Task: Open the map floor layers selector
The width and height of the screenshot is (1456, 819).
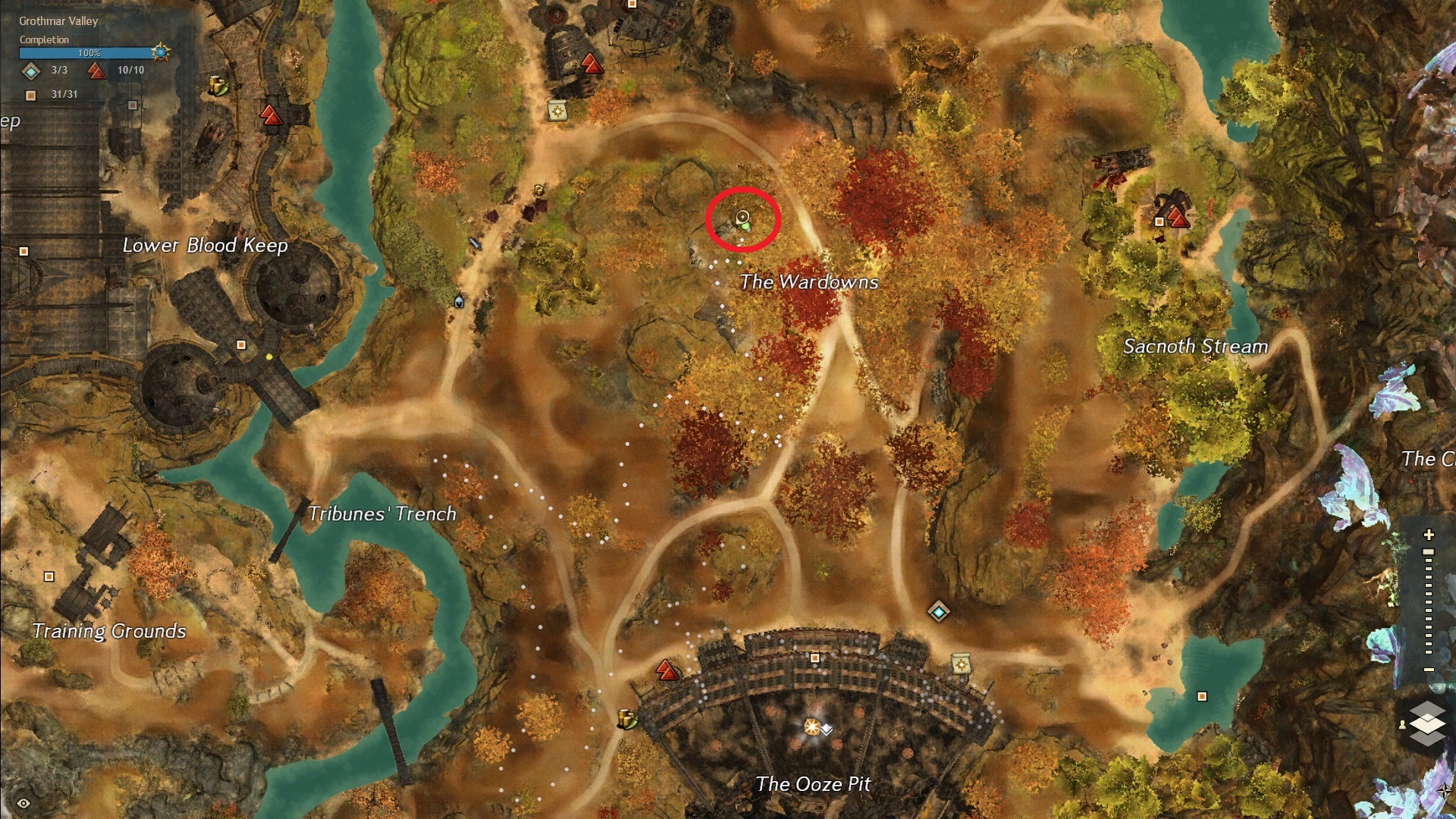Action: click(x=1427, y=721)
